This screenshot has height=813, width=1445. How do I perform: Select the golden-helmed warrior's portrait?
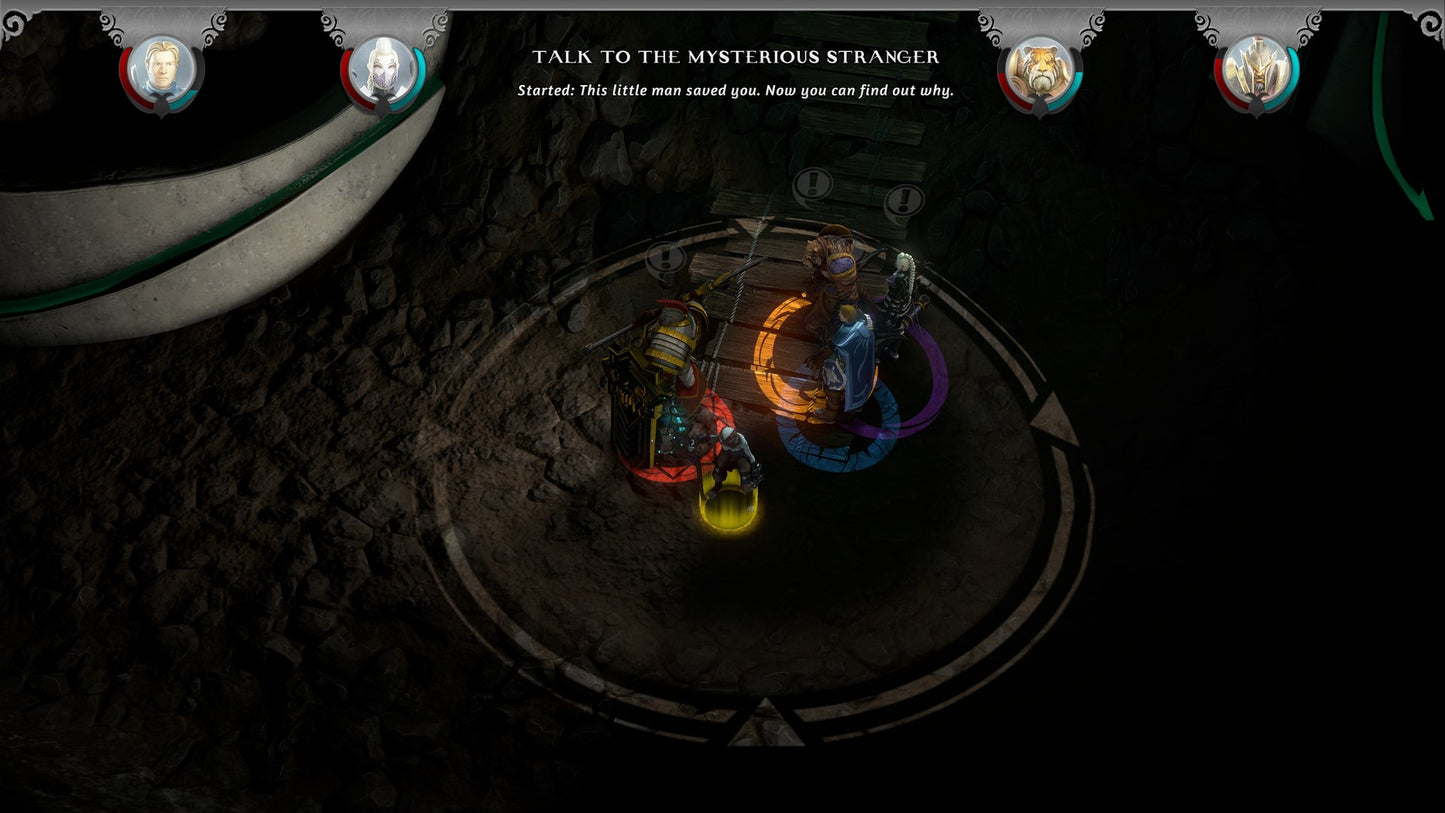[x=1258, y=68]
